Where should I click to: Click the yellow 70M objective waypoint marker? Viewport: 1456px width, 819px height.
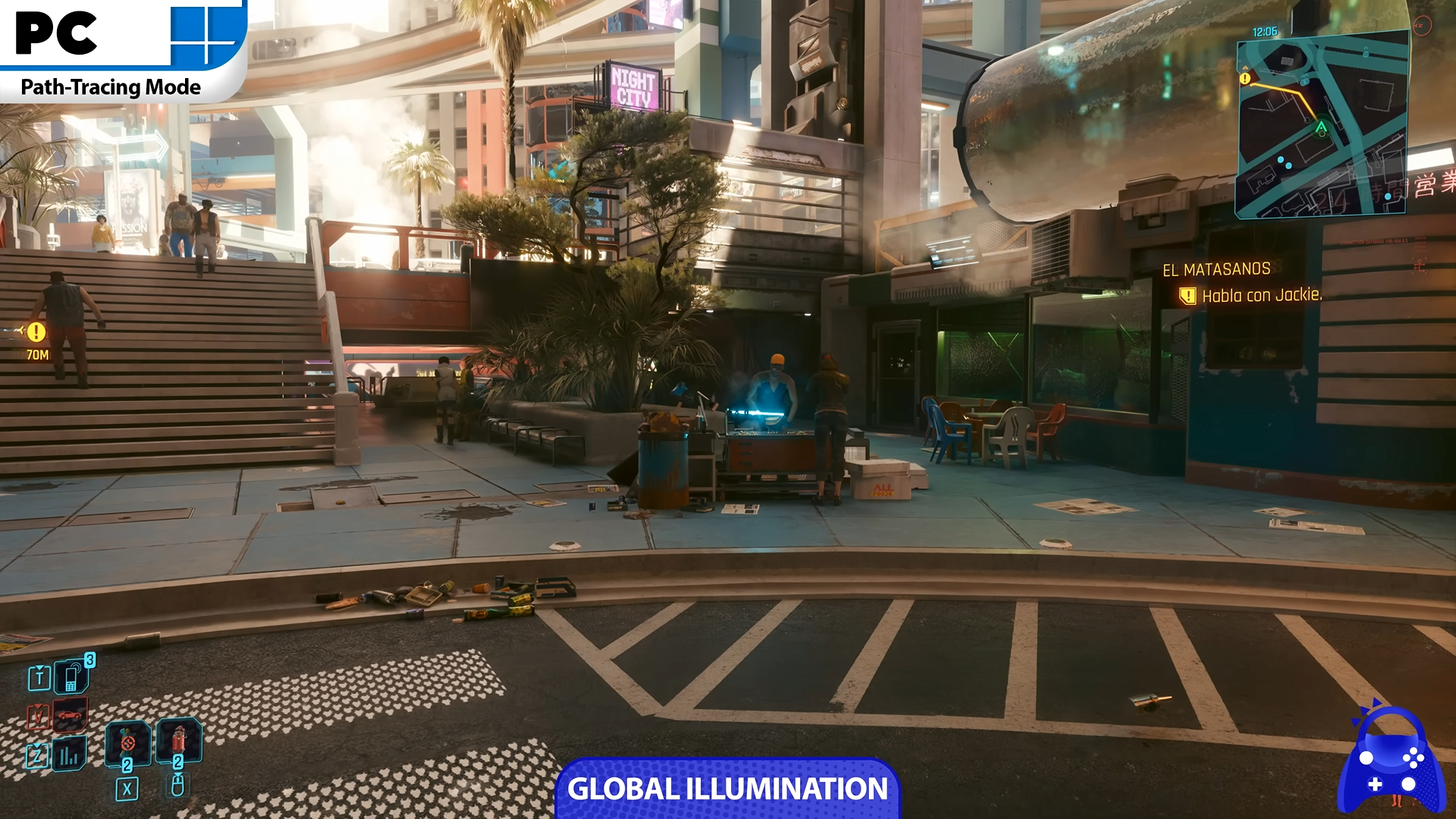[x=36, y=332]
